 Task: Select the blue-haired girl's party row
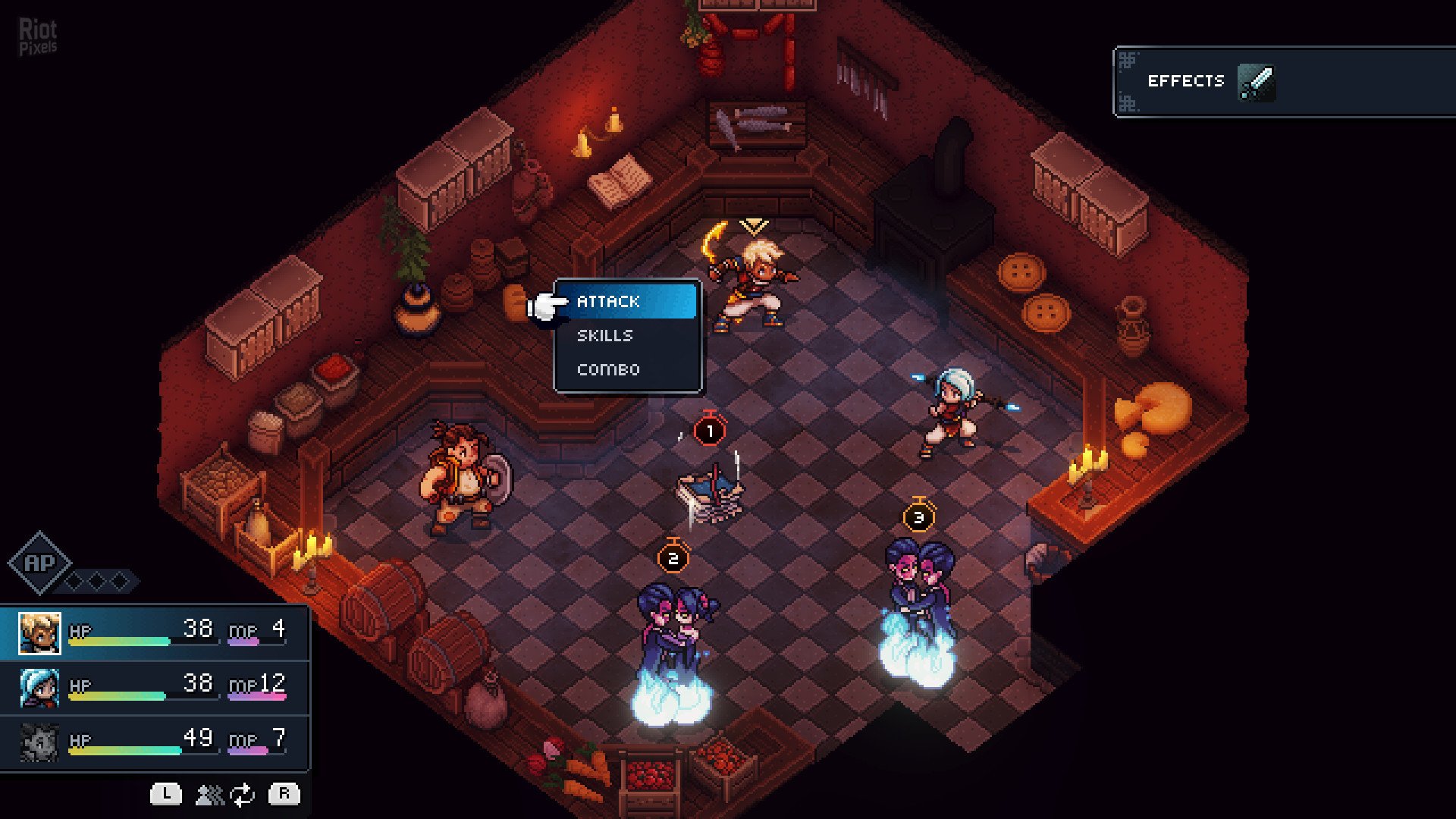coord(155,687)
